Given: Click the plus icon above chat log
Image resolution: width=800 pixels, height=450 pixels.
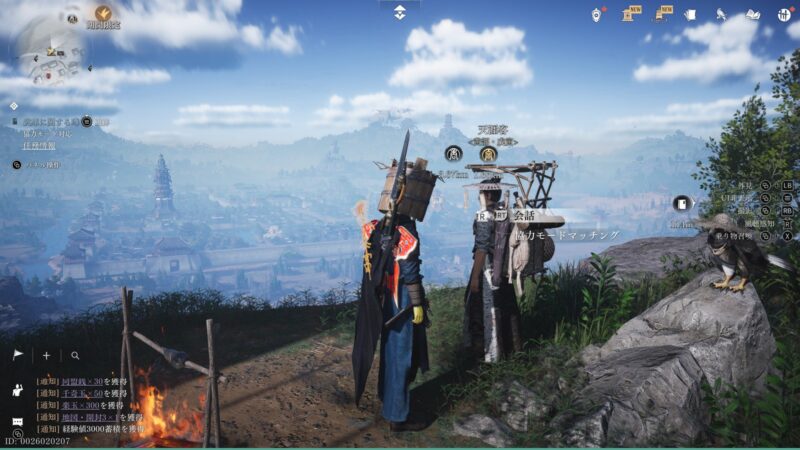Looking at the screenshot, I should pyautogui.click(x=46, y=355).
